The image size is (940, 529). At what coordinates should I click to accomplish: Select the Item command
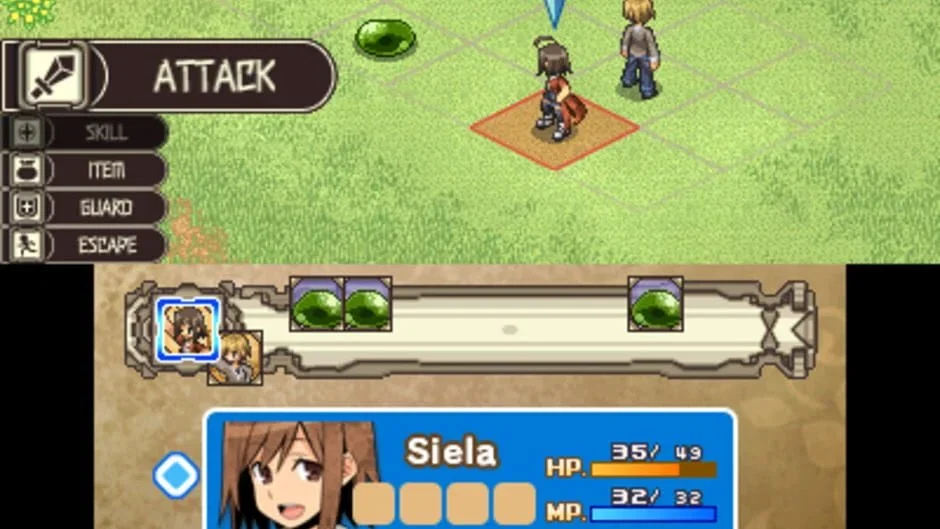[86, 170]
